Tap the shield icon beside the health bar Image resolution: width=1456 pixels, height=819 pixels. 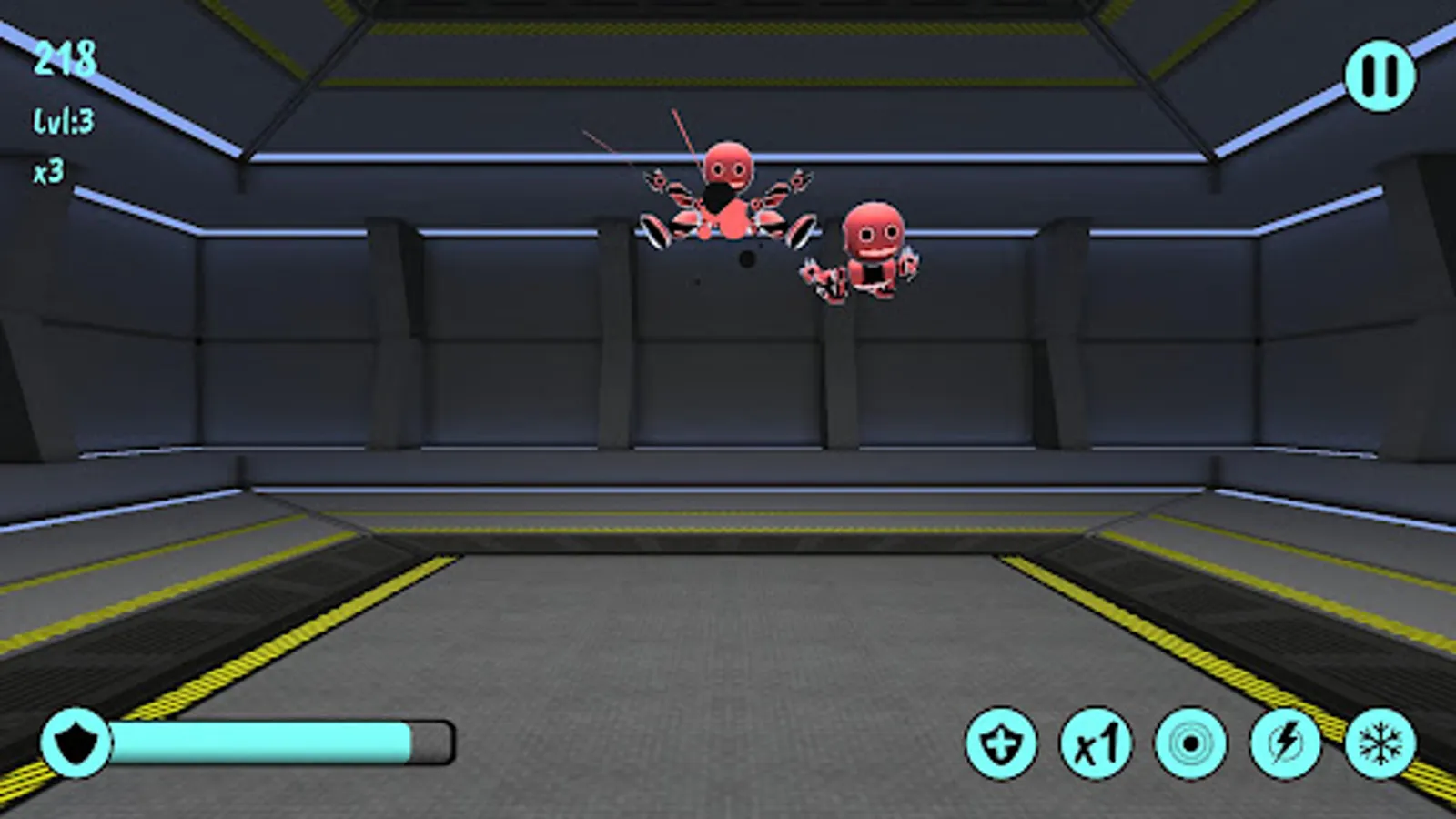coord(76,742)
